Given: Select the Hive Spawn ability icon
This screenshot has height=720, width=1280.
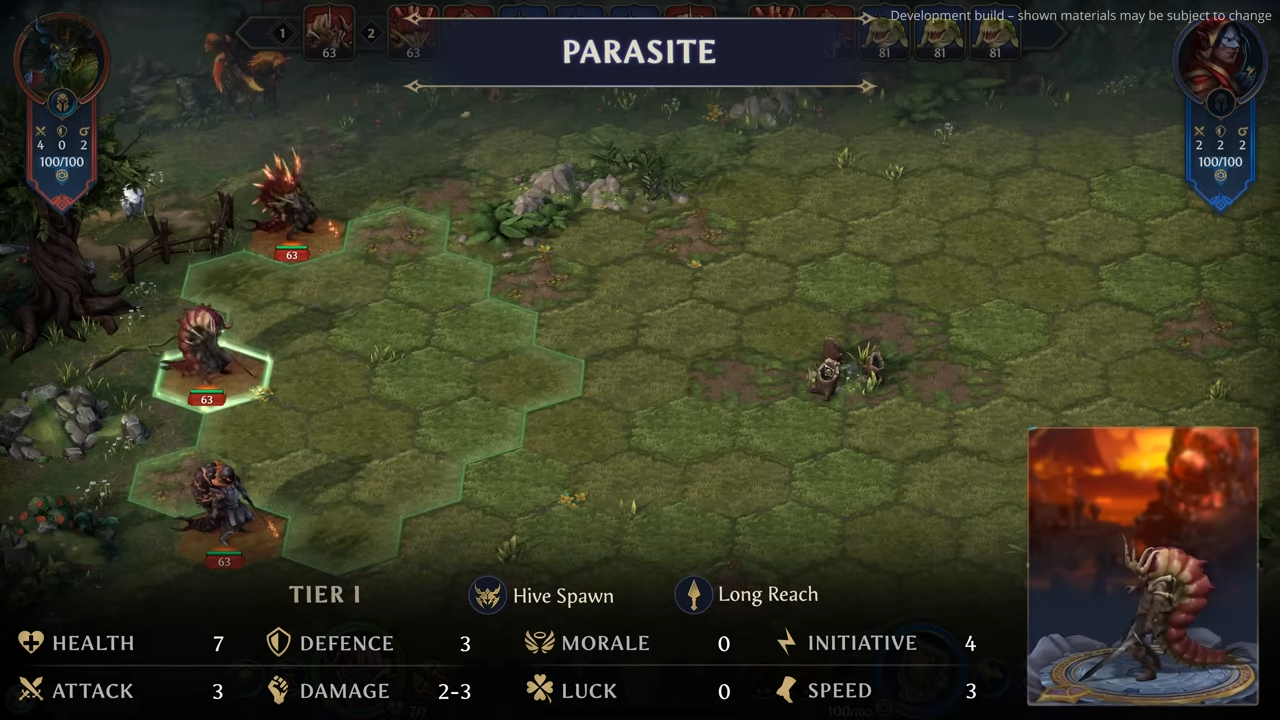Looking at the screenshot, I should 488,596.
